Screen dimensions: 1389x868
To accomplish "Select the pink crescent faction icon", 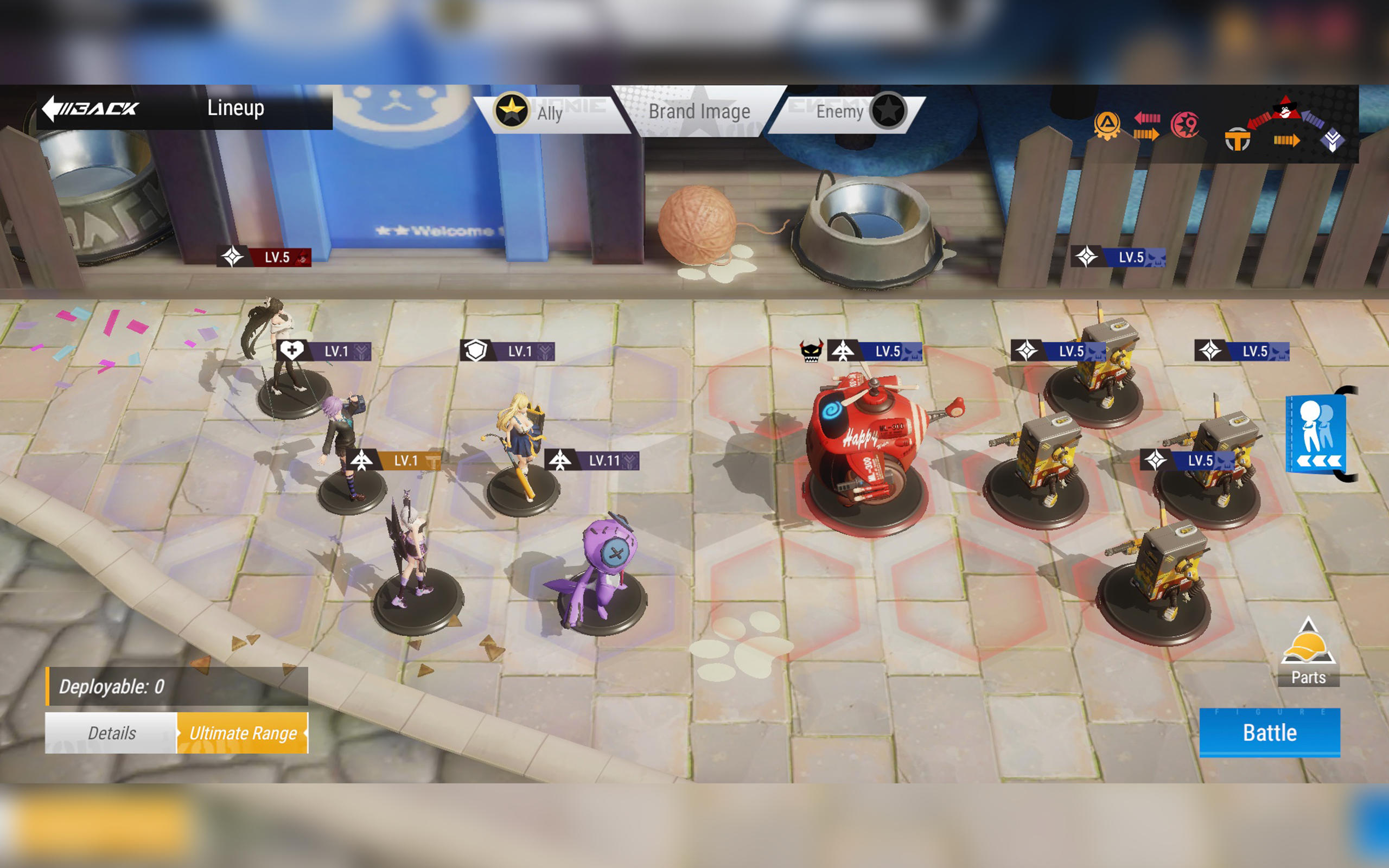I will coord(1185,126).
